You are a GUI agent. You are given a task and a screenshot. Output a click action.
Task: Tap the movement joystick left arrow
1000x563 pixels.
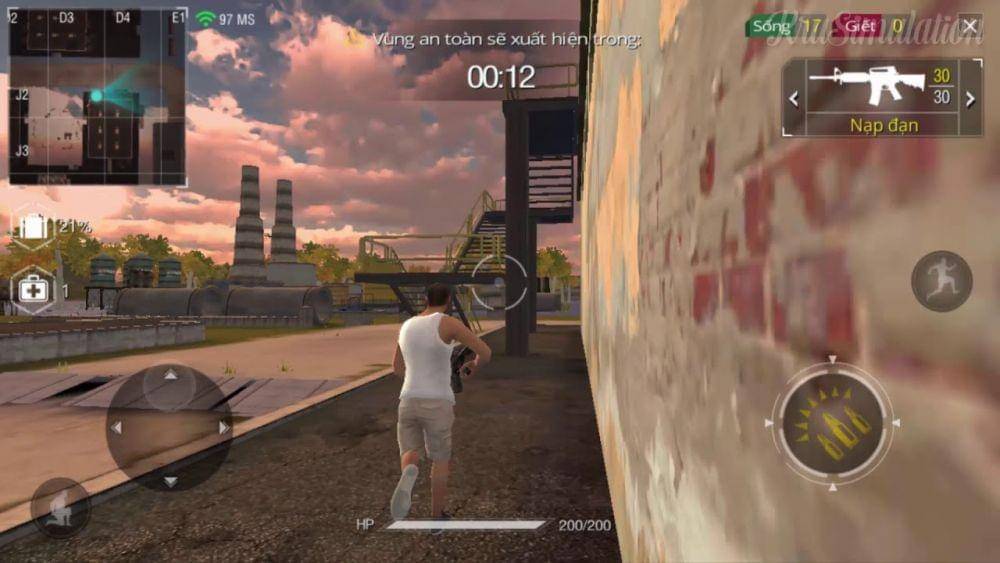click(116, 427)
